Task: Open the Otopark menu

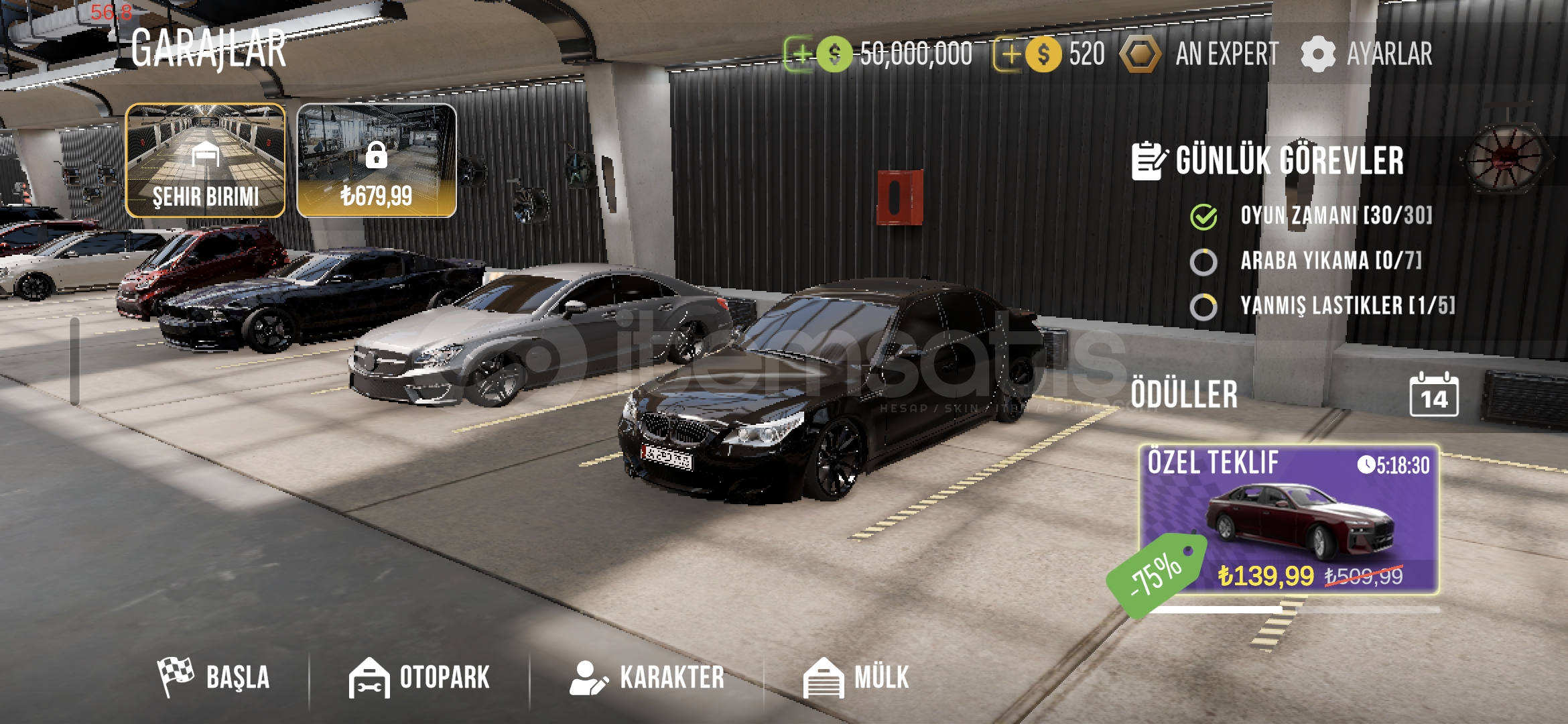Action: click(x=419, y=677)
